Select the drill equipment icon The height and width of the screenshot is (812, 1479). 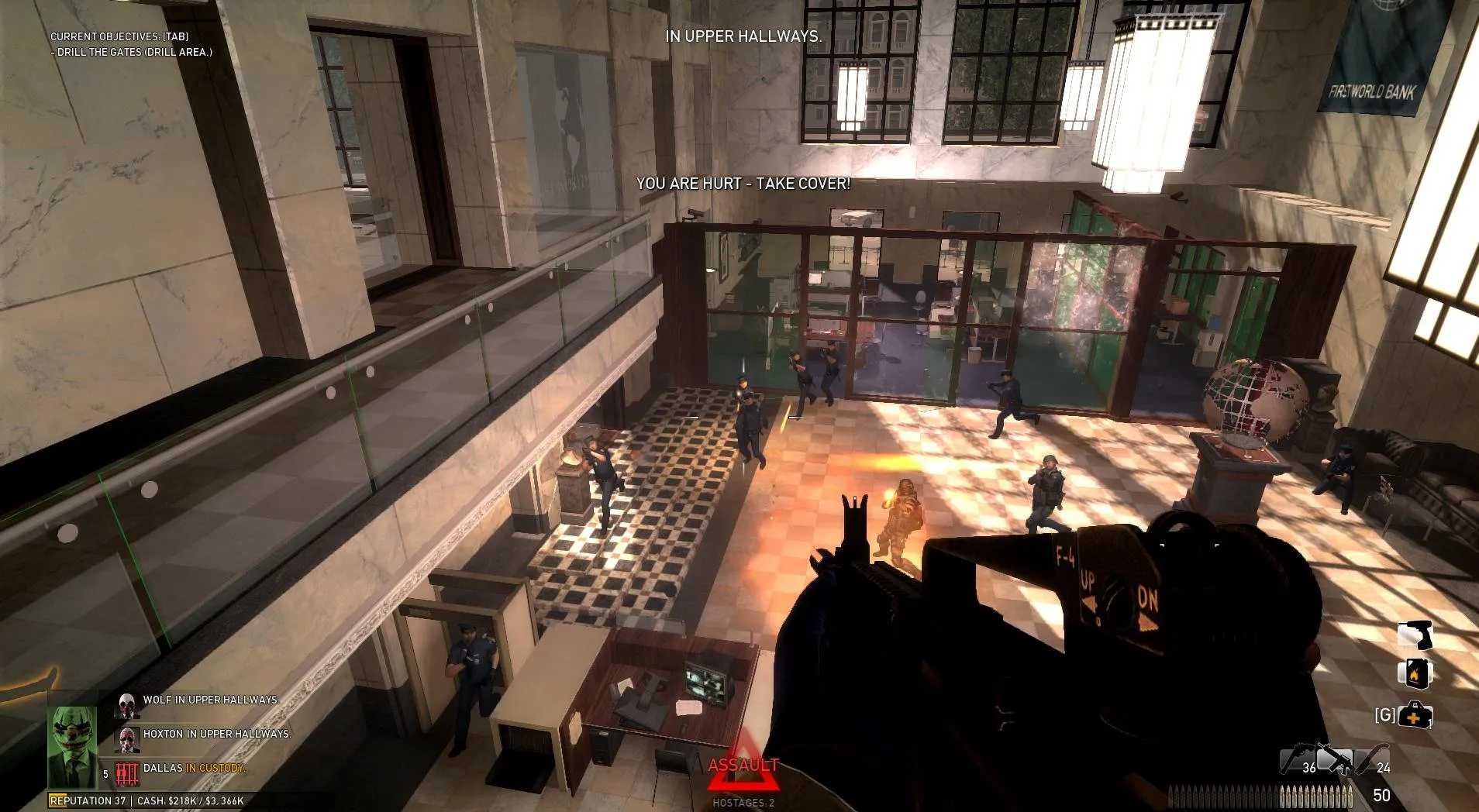coord(1415,635)
